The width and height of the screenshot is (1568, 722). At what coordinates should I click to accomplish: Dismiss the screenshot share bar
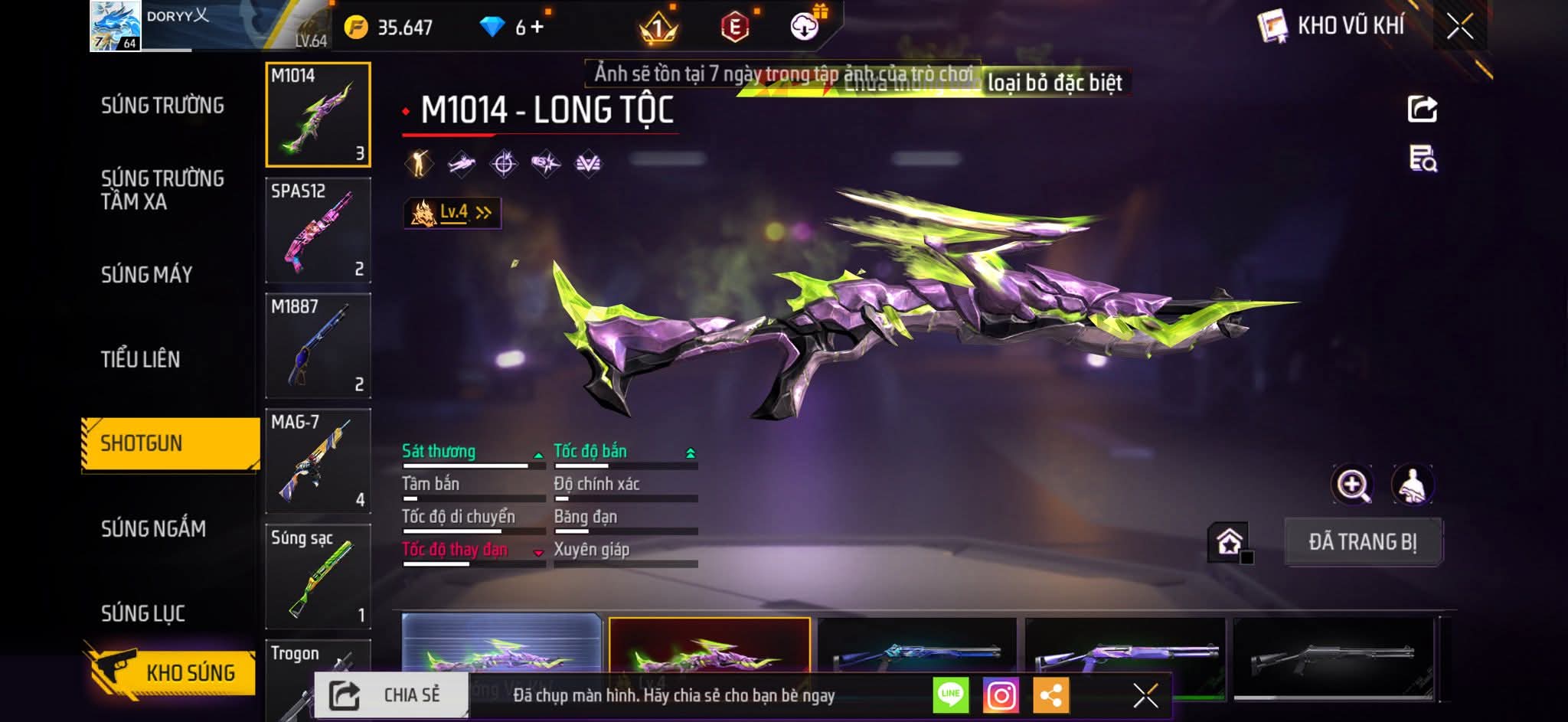1145,695
